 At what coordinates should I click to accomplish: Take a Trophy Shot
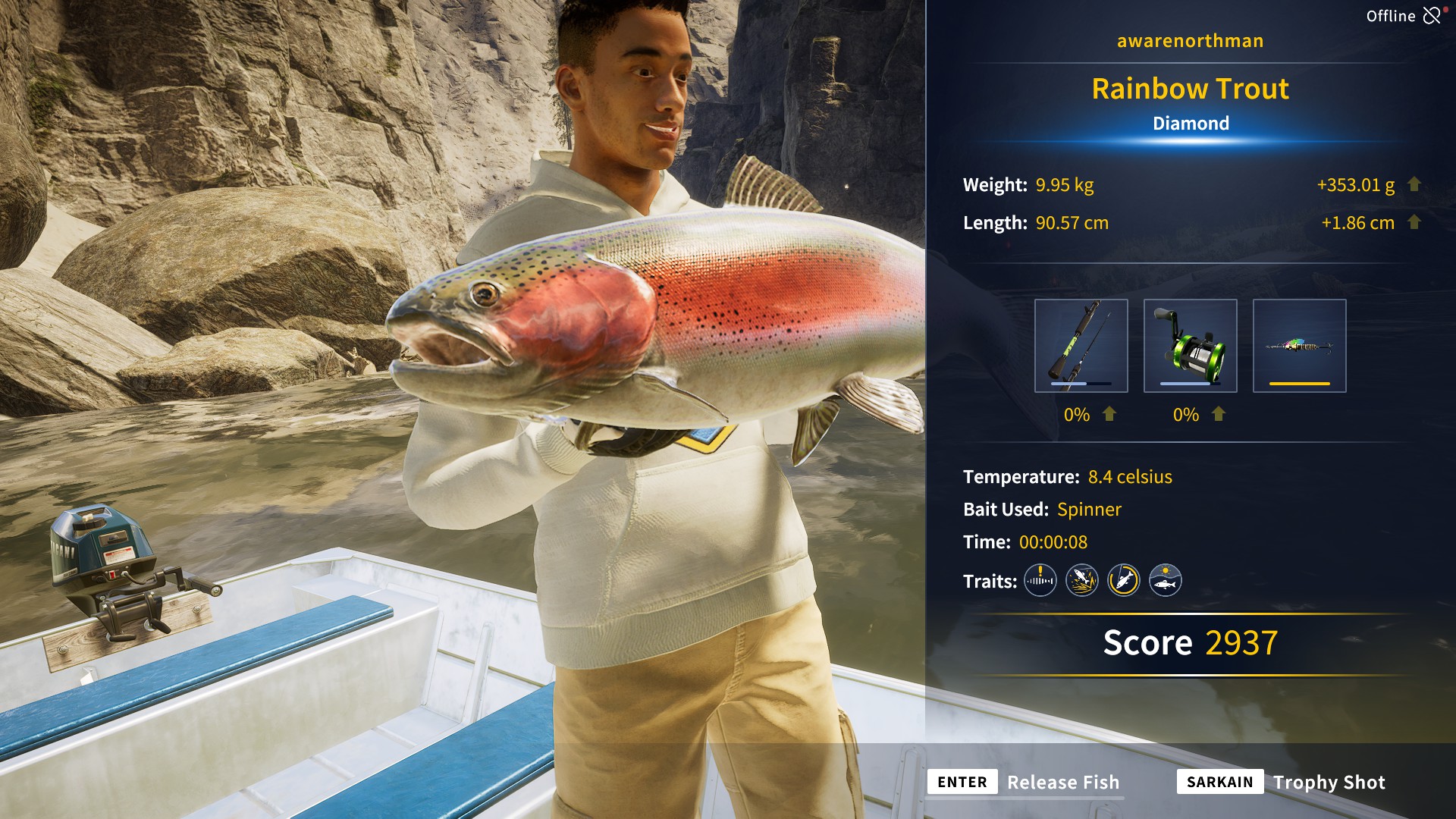coord(1330,783)
